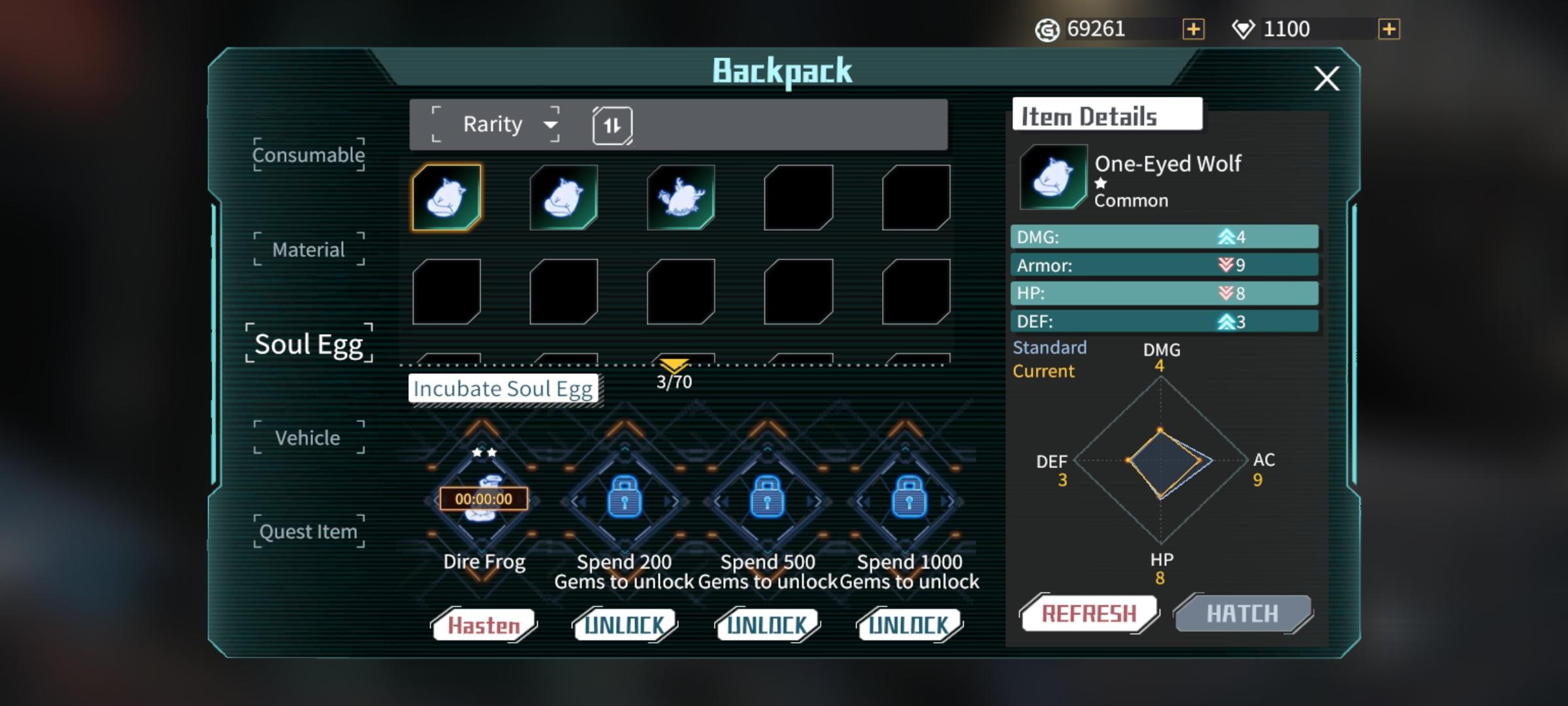The height and width of the screenshot is (706, 1568).
Task: Switch to the Consumable tab
Action: point(308,155)
